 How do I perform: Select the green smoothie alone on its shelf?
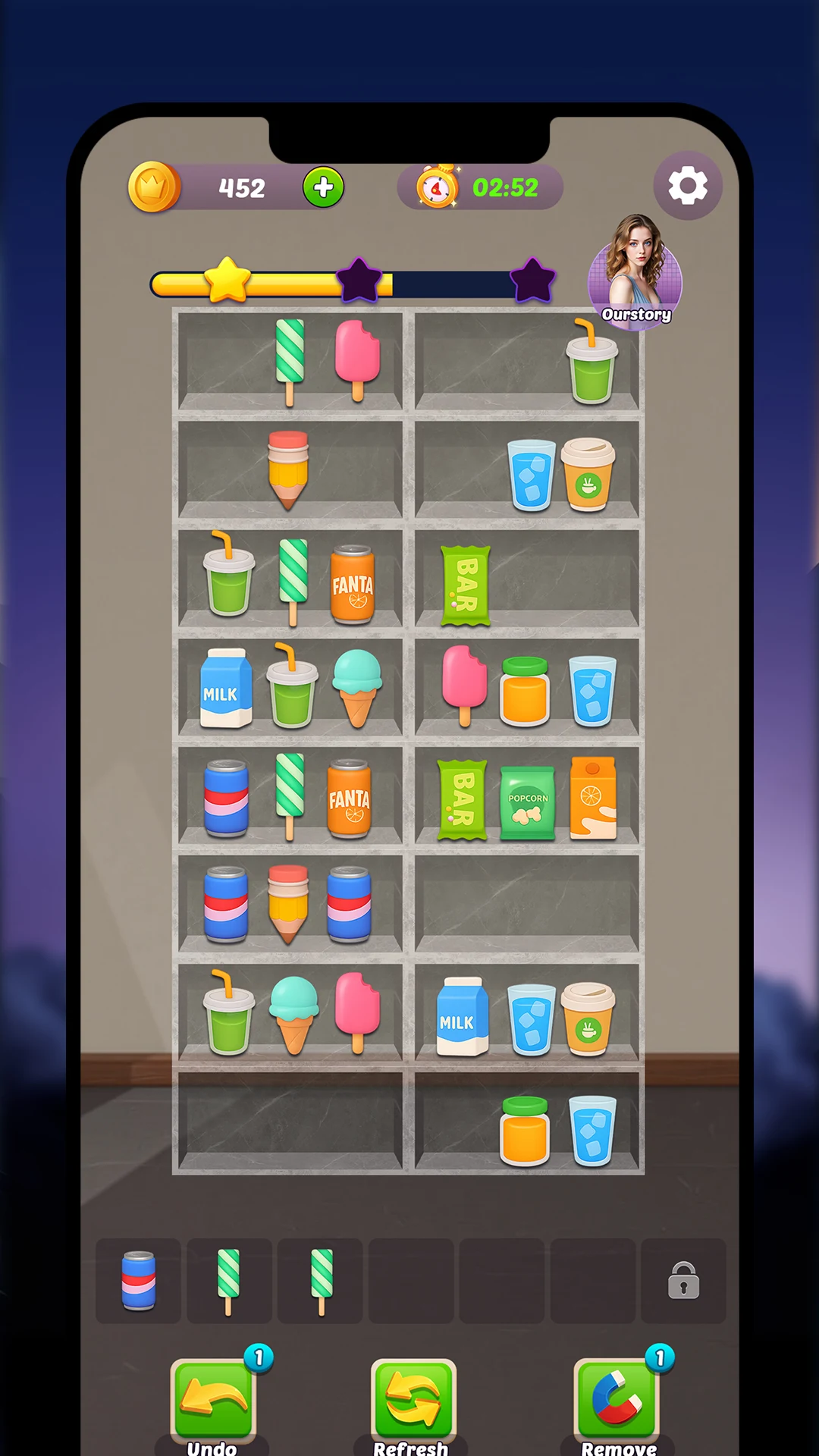(591, 362)
